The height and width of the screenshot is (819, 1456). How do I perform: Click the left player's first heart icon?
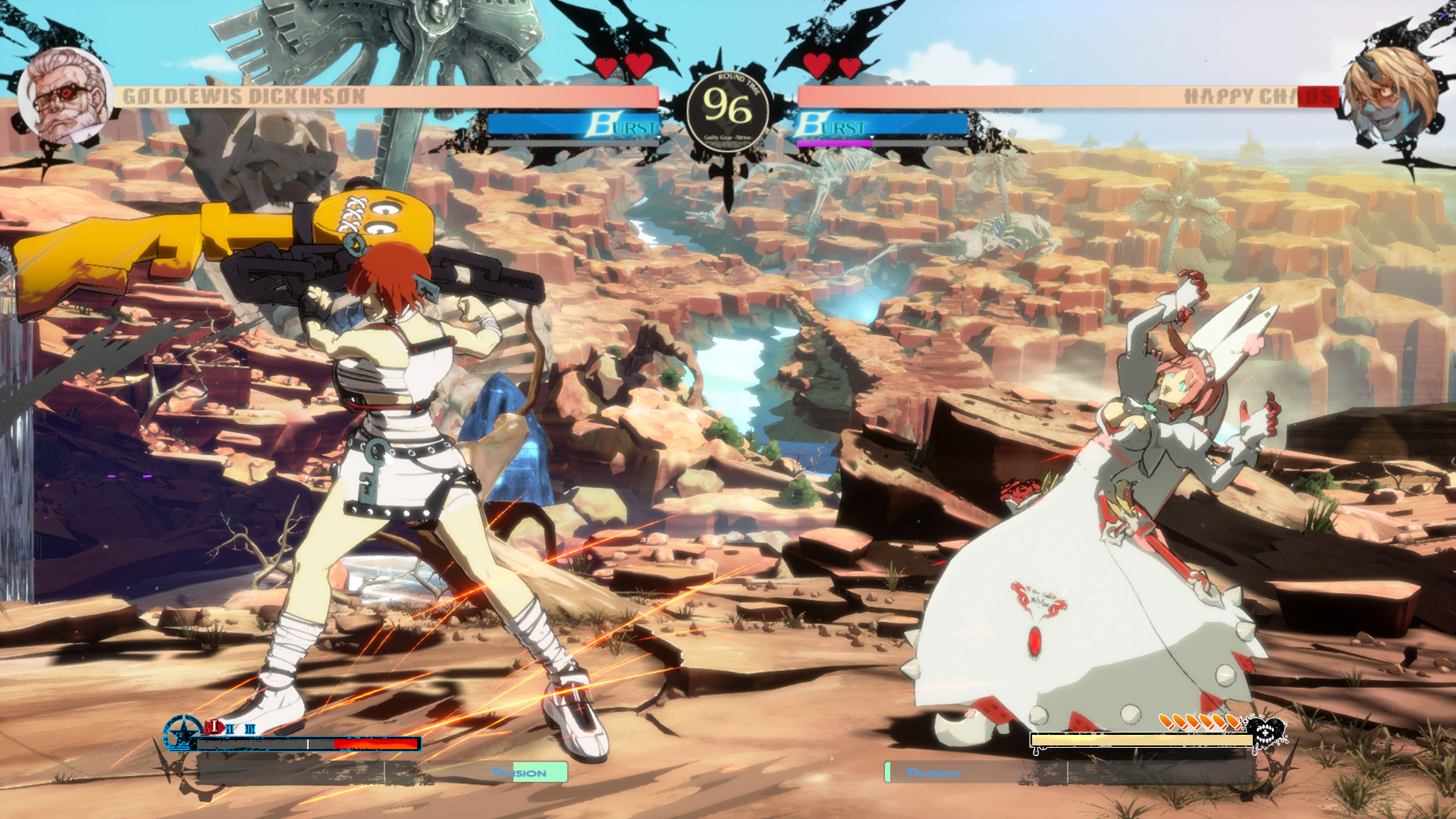coord(607,67)
